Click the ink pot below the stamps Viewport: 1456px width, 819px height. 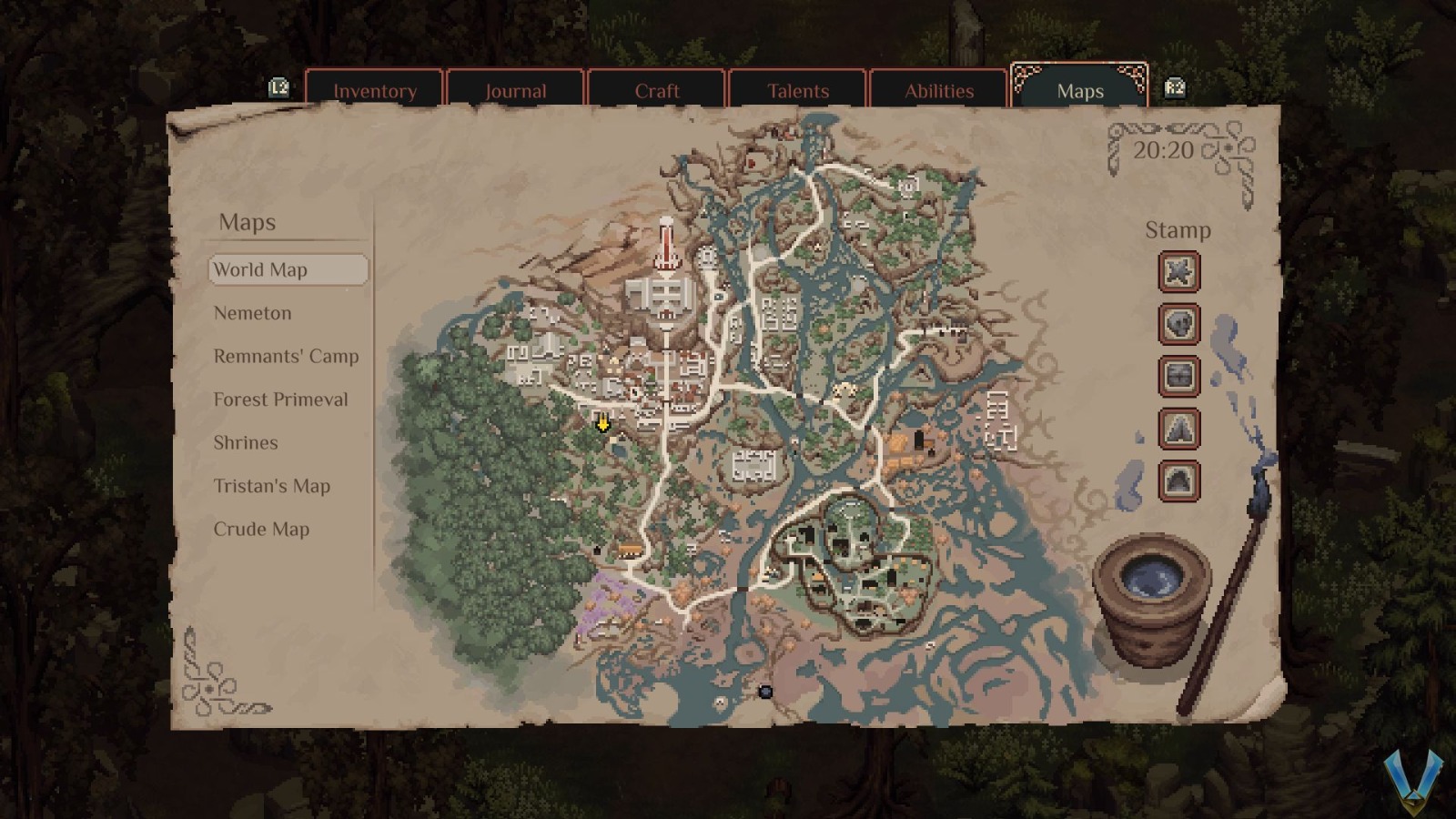pos(1152,587)
